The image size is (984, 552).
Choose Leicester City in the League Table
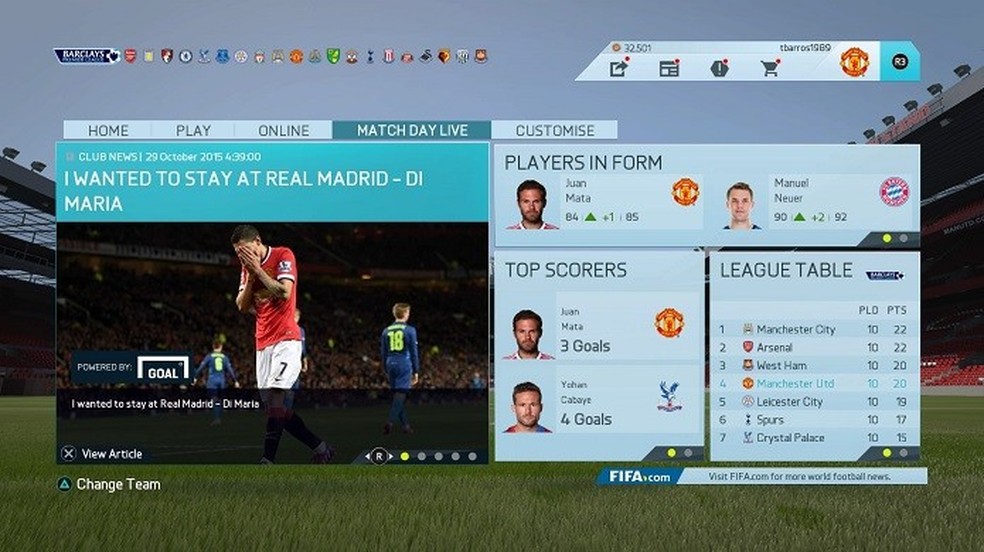pyautogui.click(x=811, y=401)
